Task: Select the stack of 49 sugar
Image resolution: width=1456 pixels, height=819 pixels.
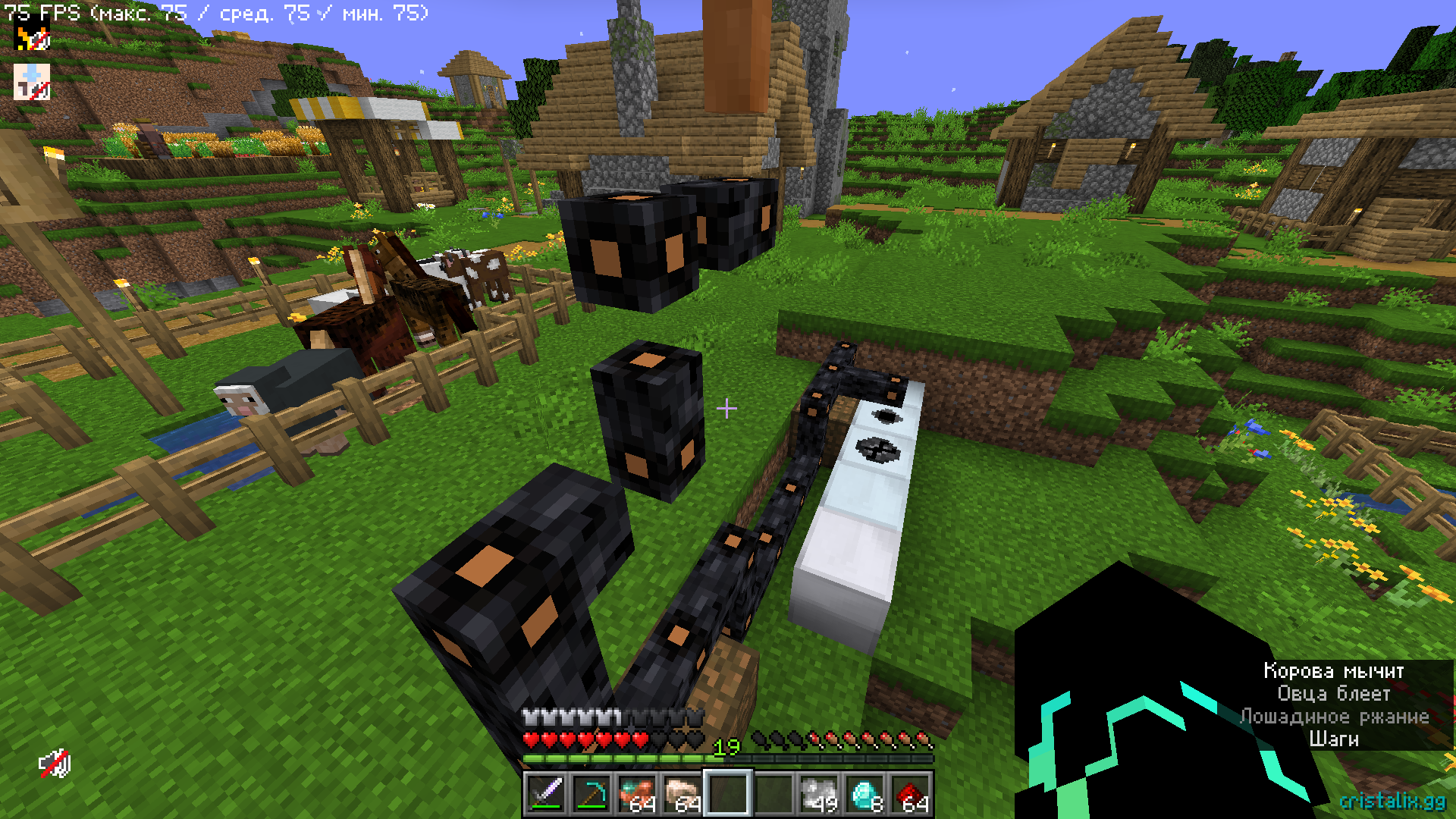Action: click(x=820, y=792)
